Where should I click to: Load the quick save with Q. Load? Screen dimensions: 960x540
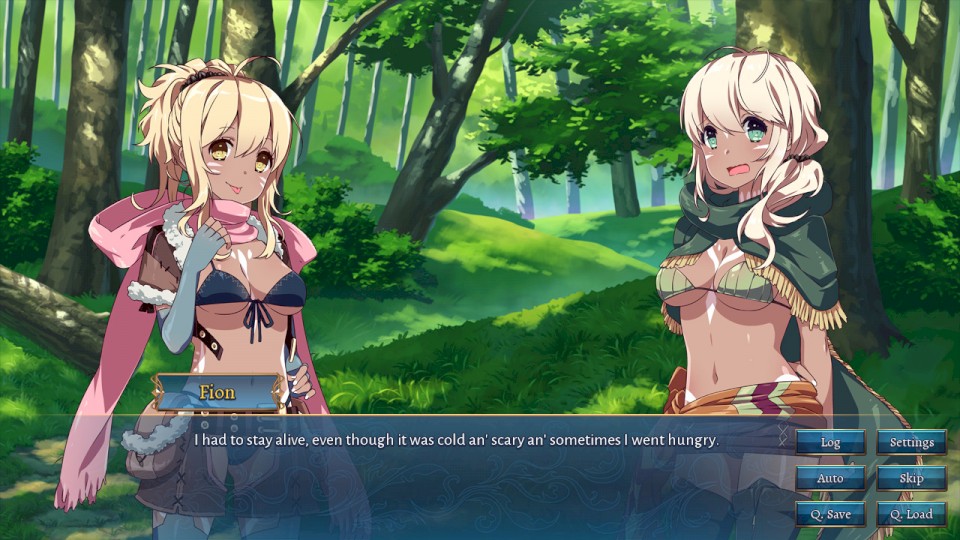pyautogui.click(x=911, y=514)
